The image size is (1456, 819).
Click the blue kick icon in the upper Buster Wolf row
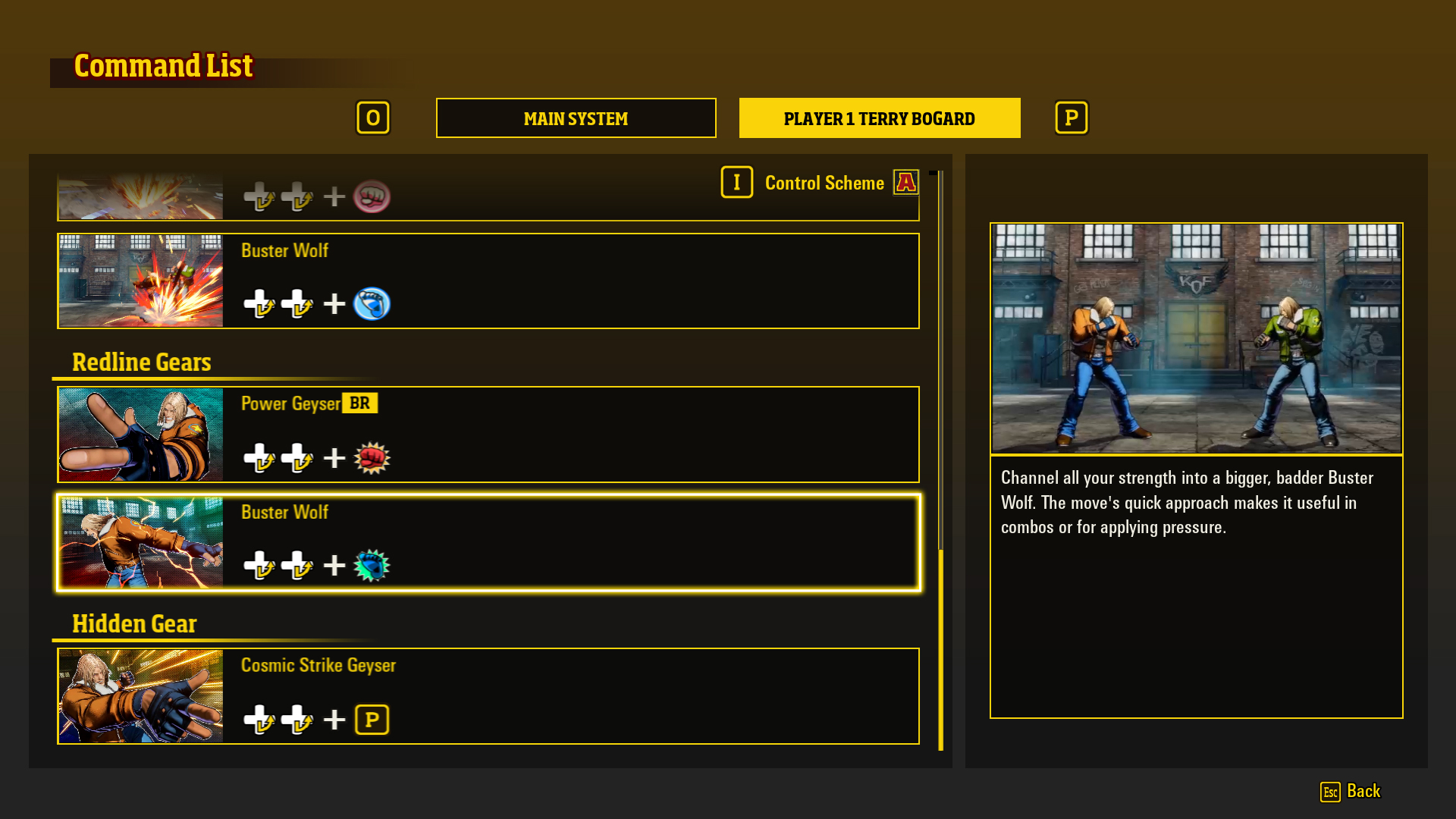(372, 303)
